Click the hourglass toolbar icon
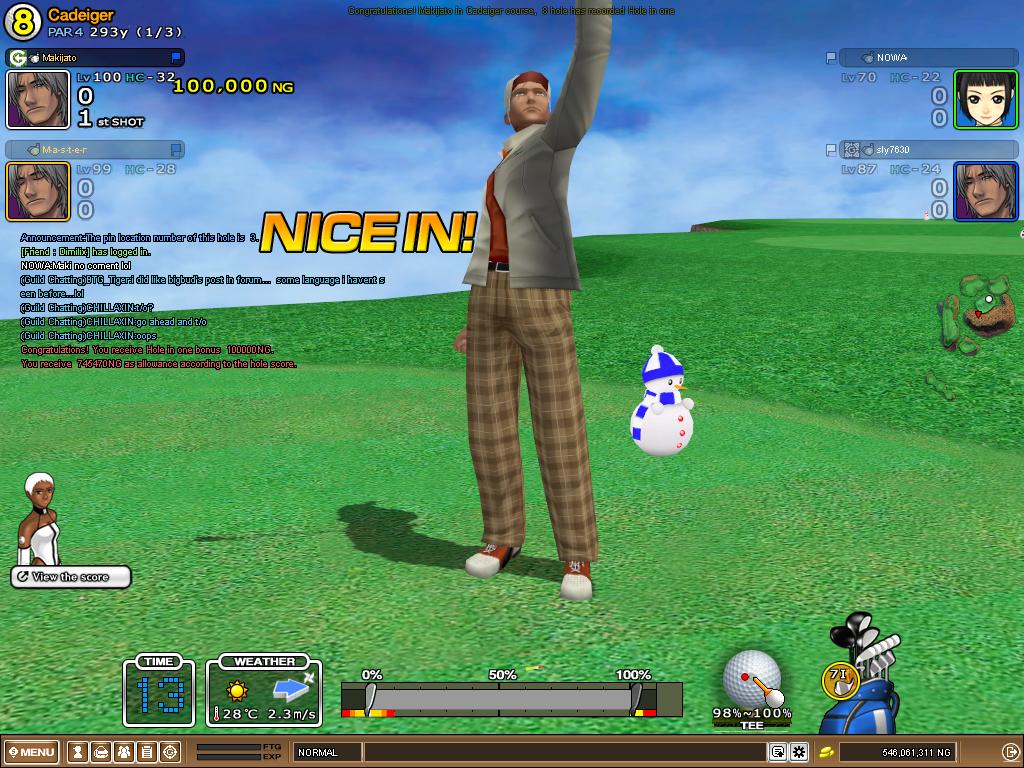 coord(78,752)
